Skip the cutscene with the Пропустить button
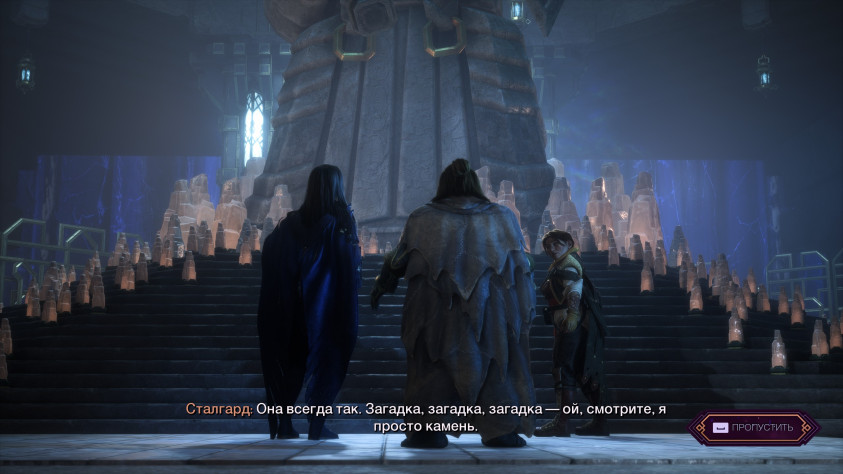 pyautogui.click(x=753, y=428)
